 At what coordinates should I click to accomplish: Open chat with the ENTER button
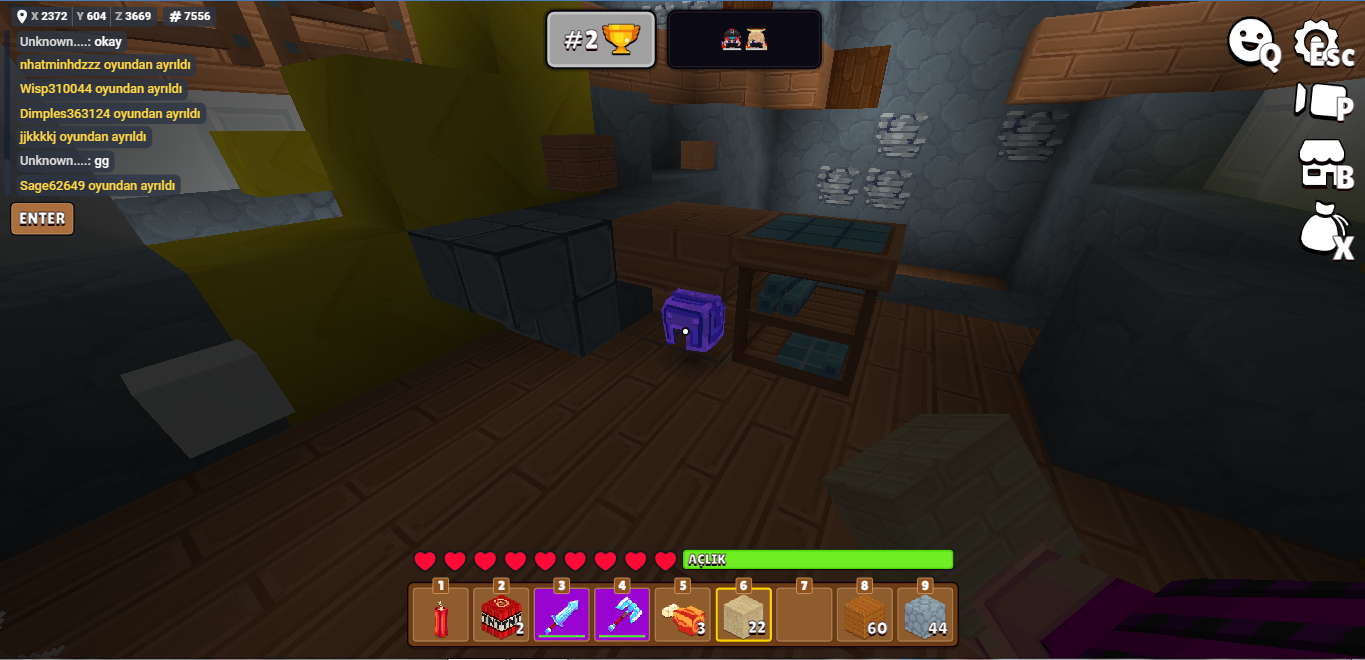42,219
